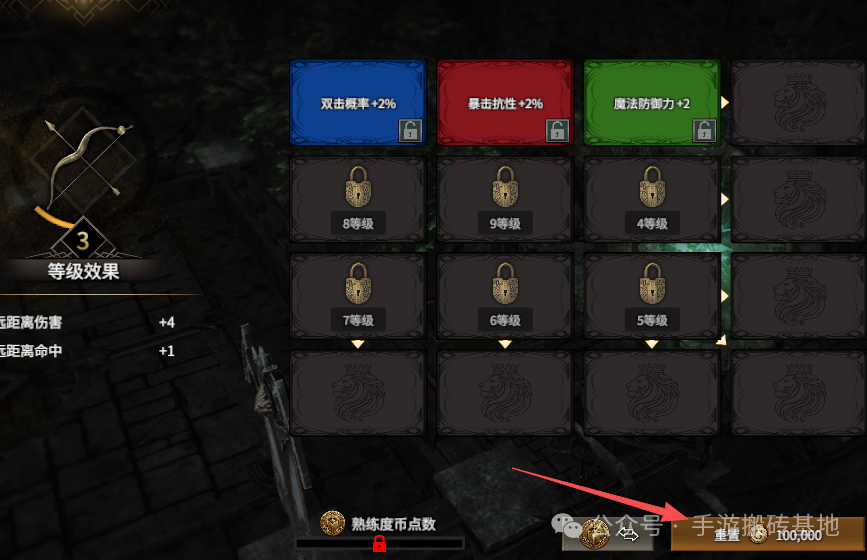Choose the green 魔法防御力 +2 effect tile
Image resolution: width=867 pixels, height=560 pixels.
click(x=651, y=101)
